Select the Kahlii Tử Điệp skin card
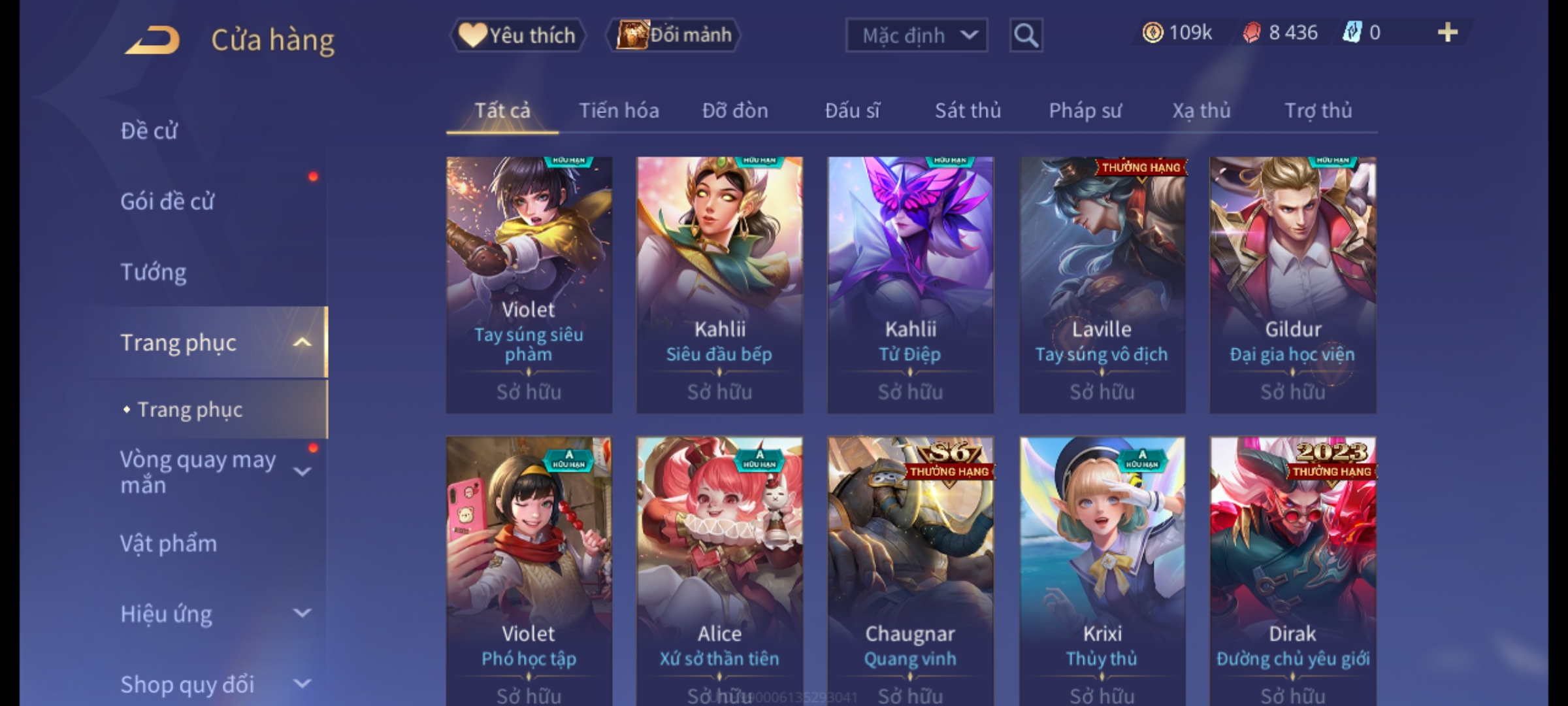 pos(910,284)
